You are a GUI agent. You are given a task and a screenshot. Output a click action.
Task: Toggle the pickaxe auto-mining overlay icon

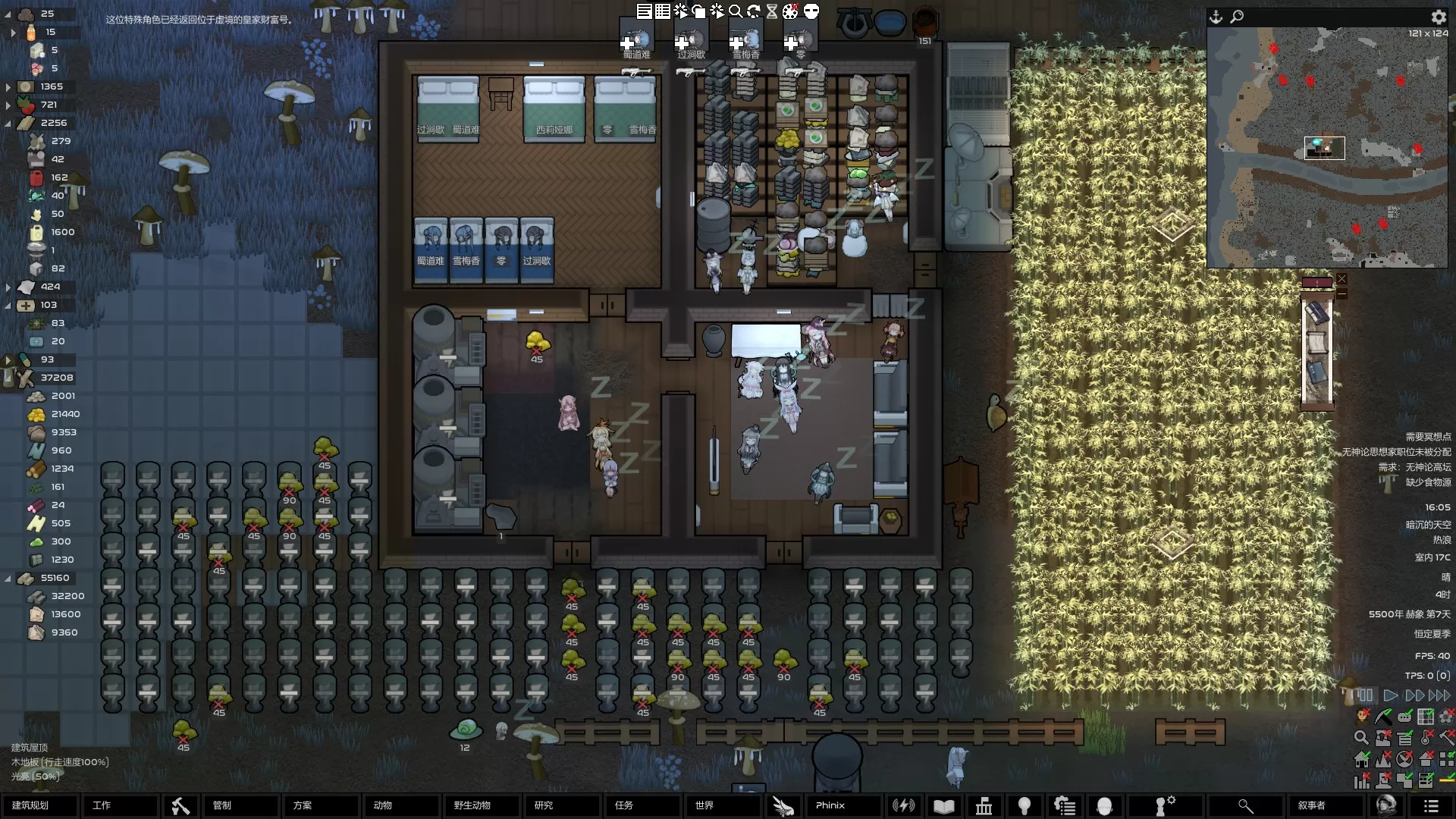click(x=1384, y=716)
